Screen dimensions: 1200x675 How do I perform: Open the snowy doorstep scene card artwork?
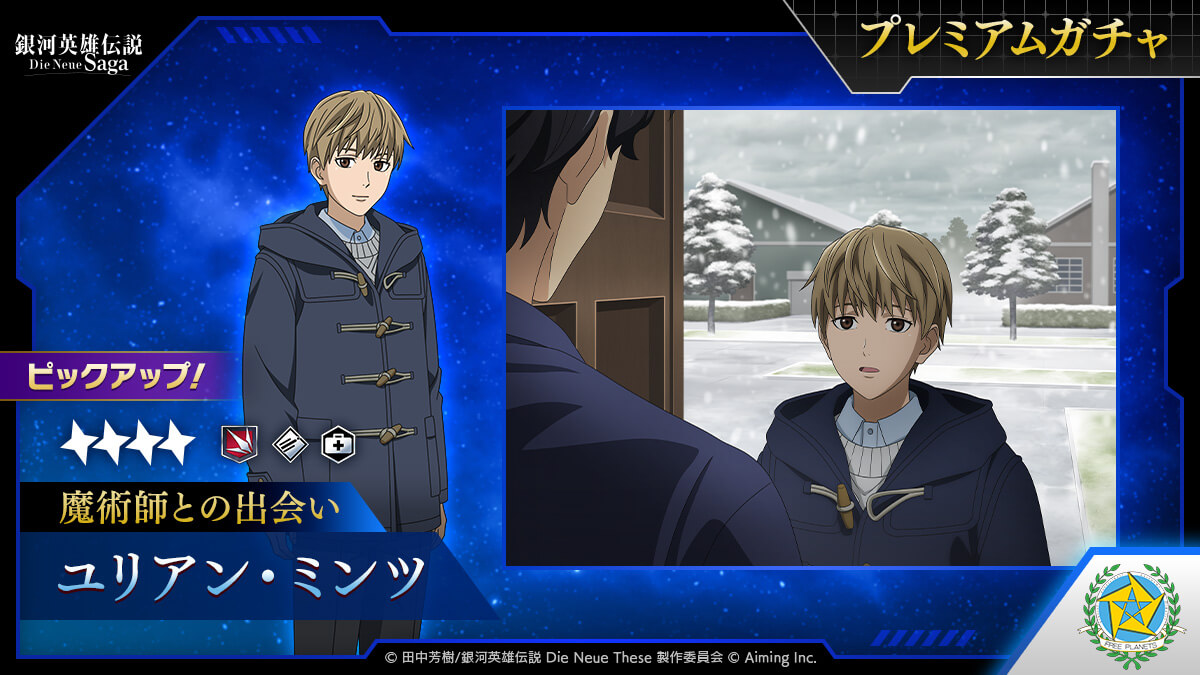810,337
